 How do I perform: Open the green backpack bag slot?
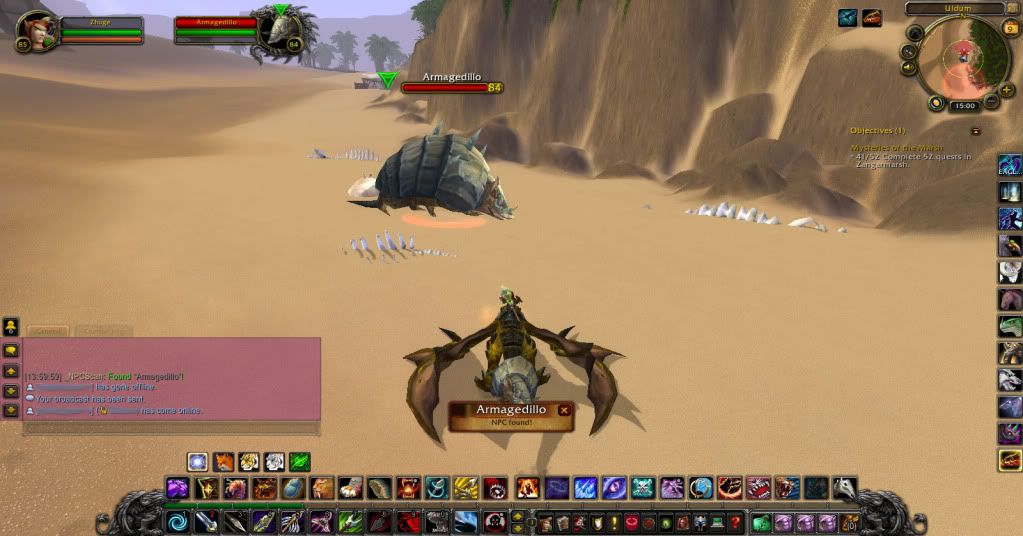click(x=762, y=522)
